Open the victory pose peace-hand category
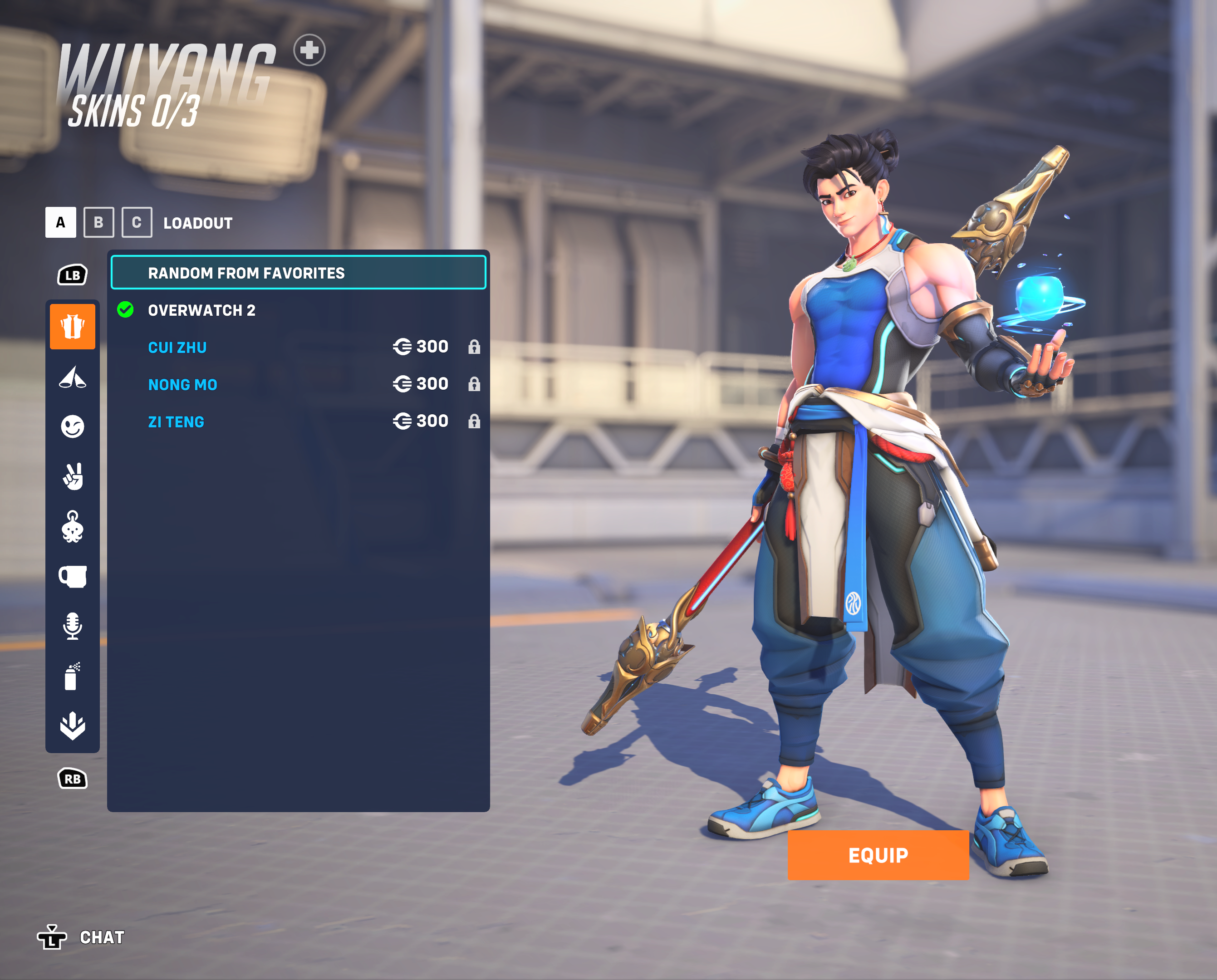Image resolution: width=1217 pixels, height=980 pixels. pos(72,476)
